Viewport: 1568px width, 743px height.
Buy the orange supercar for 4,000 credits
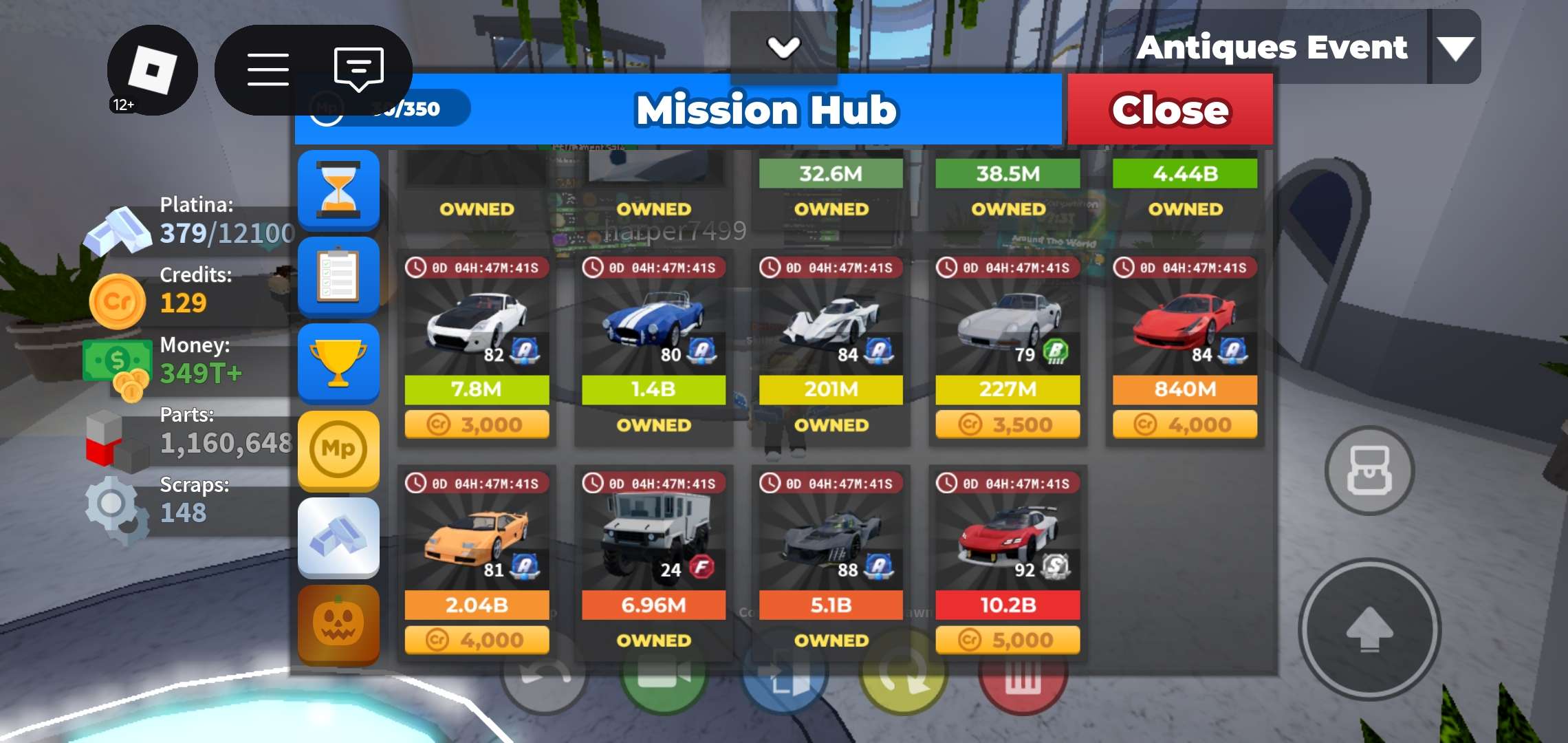point(477,640)
